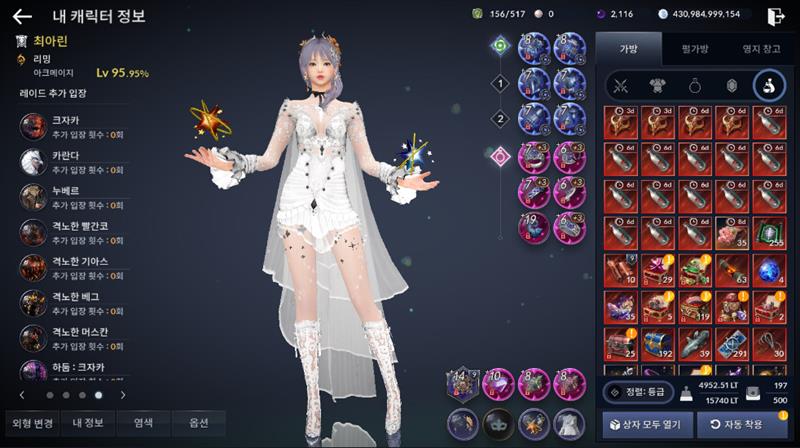Switch to the 가방 (bag) tab
800x448 pixels.
(627, 47)
